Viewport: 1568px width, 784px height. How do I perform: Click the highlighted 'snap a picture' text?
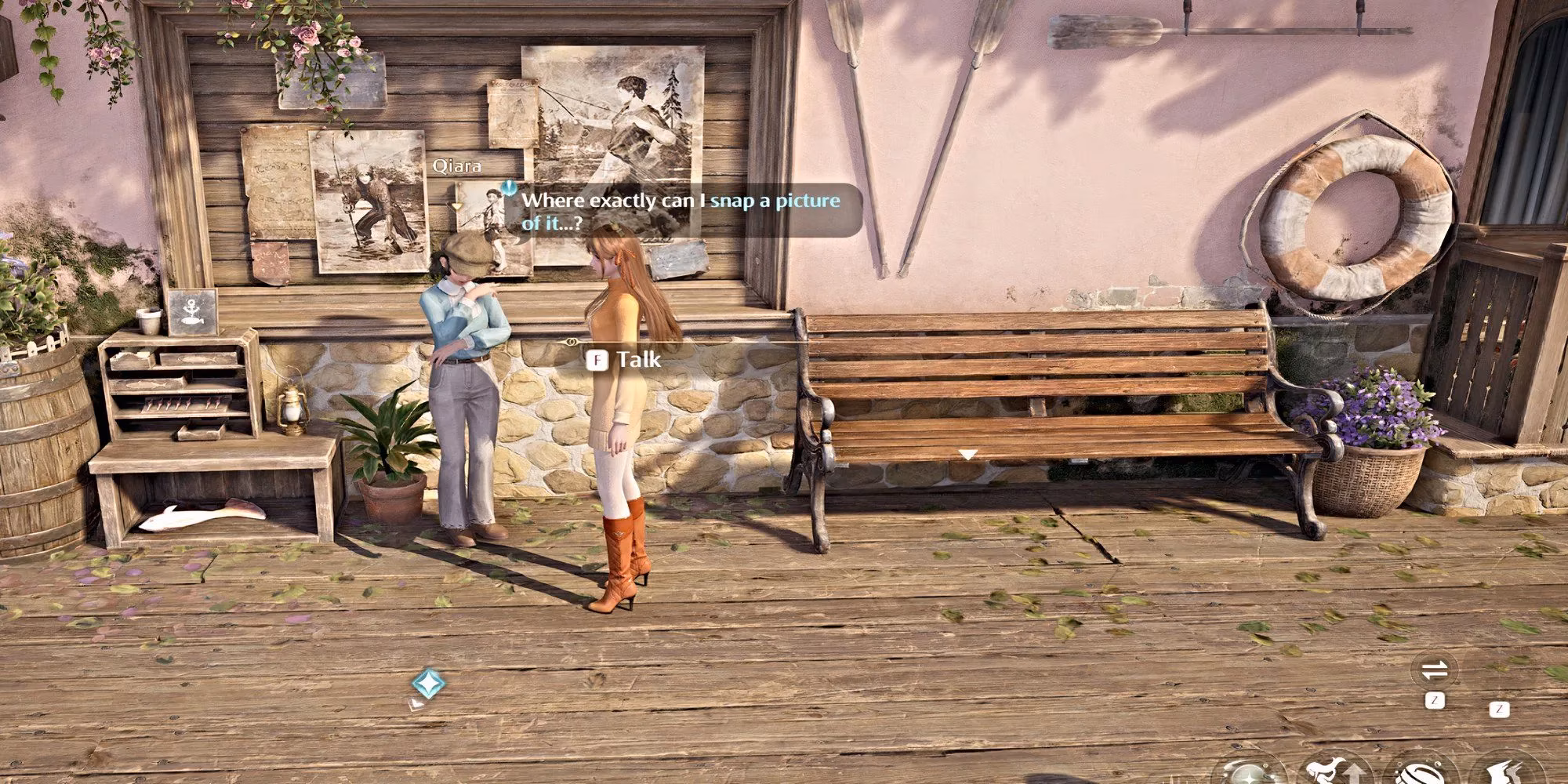pos(775,201)
